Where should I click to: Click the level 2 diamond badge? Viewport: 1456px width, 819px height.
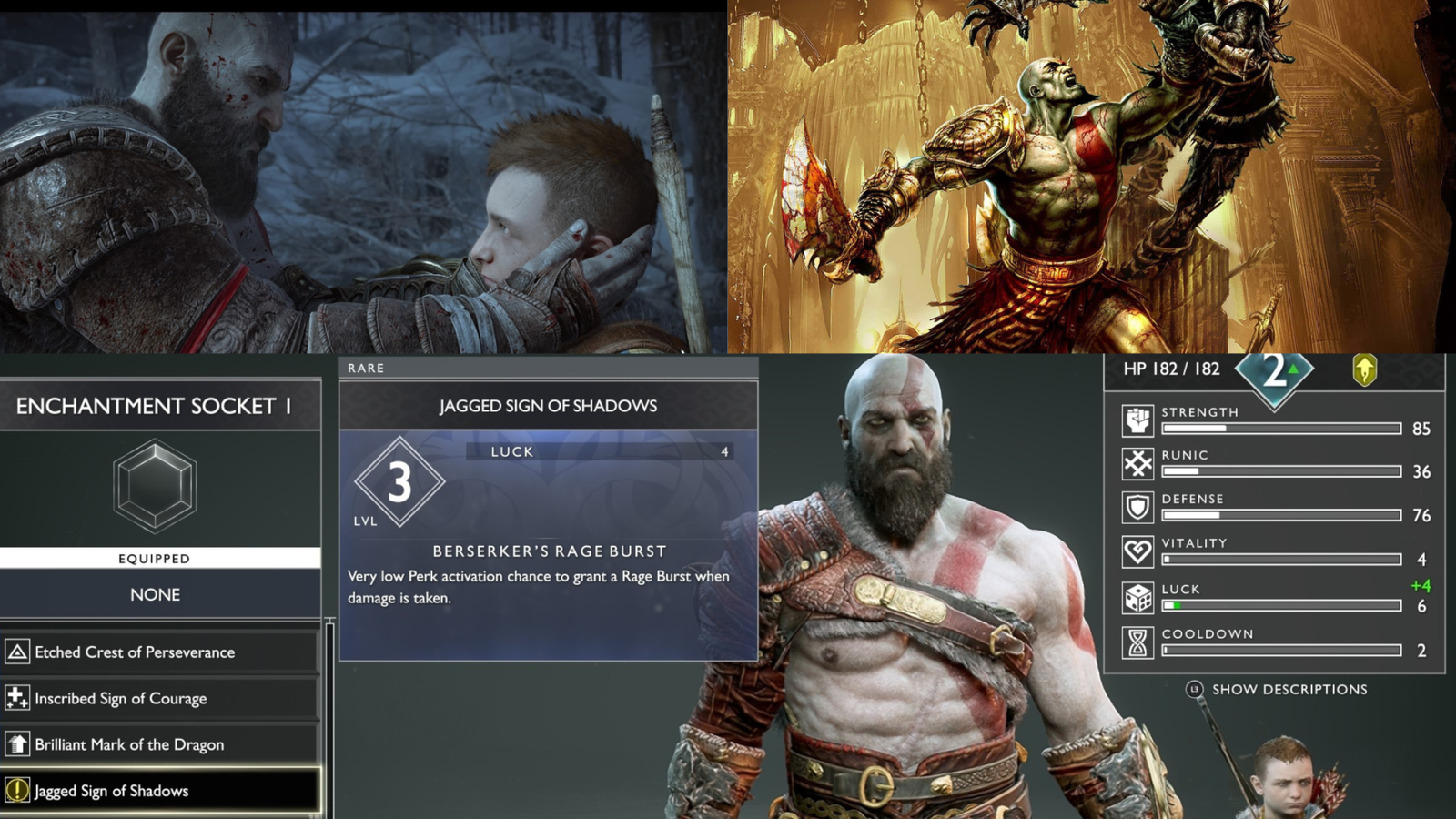[x=1274, y=371]
